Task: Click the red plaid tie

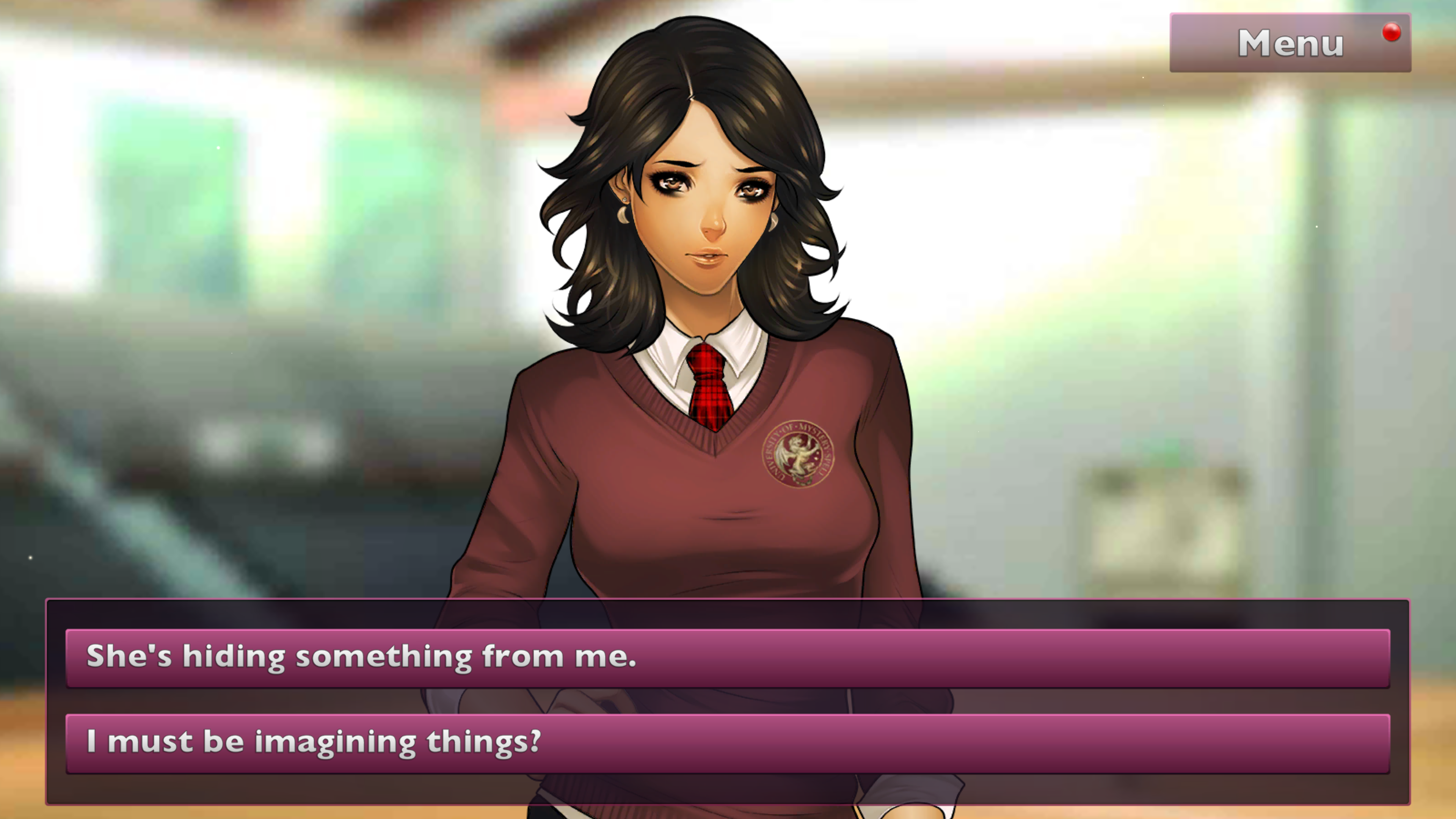Action: [x=708, y=390]
